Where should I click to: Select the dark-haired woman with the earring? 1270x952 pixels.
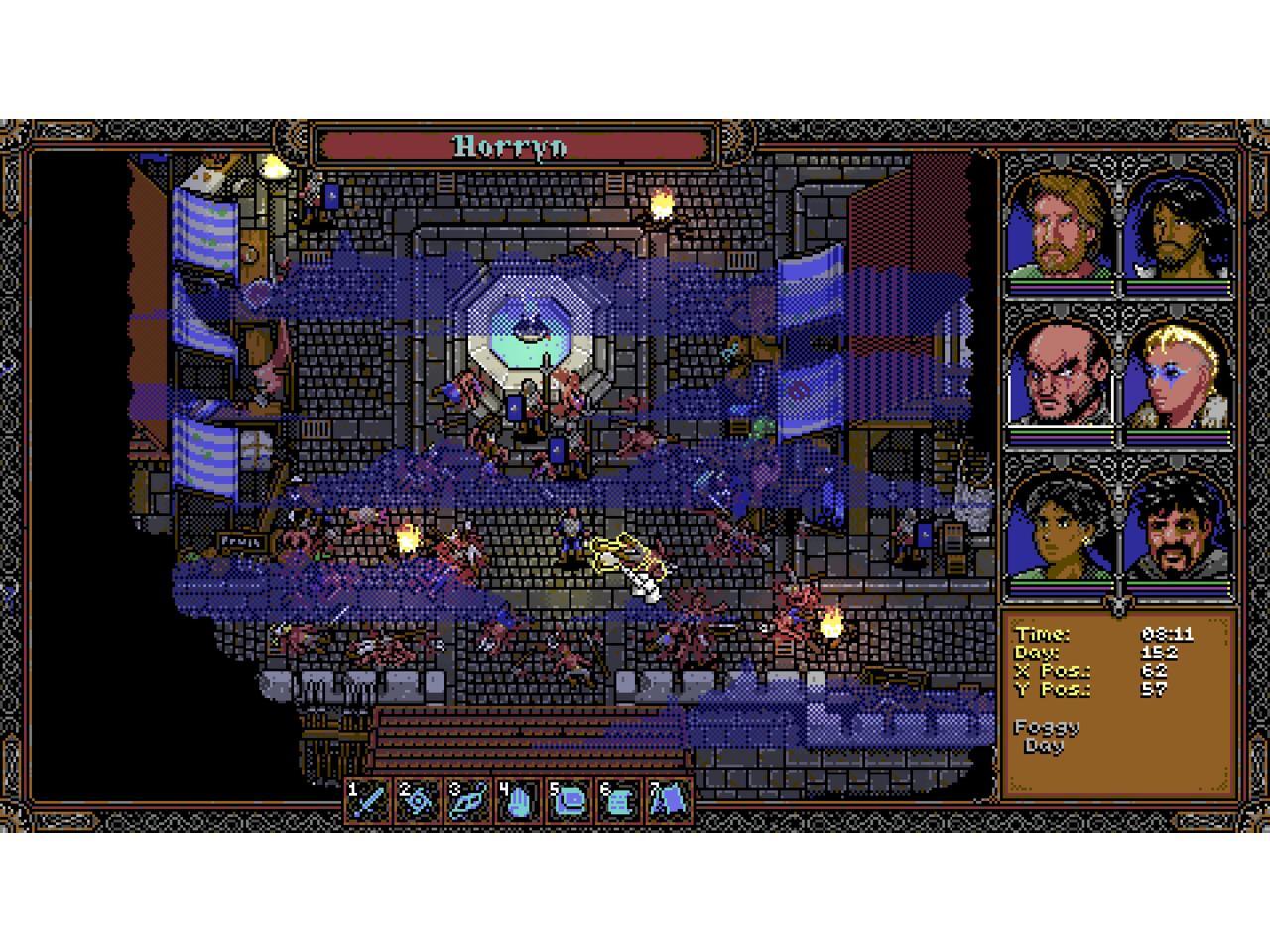pos(1058,528)
